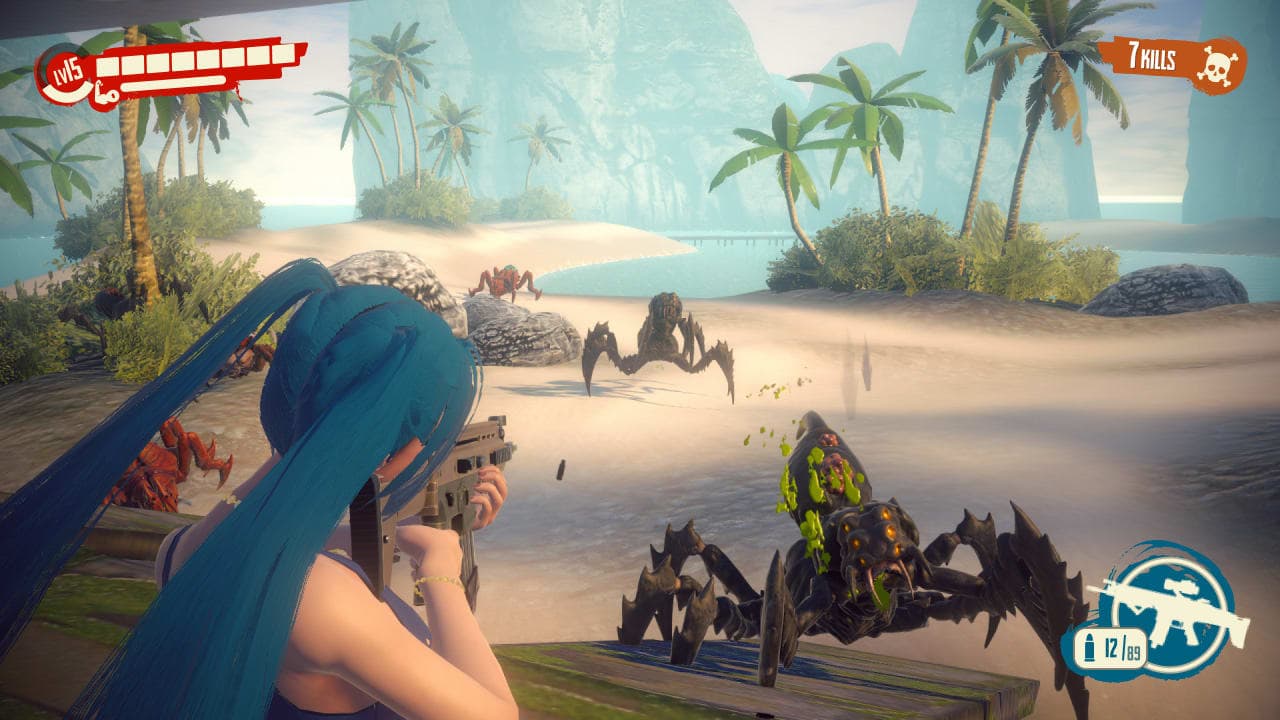Click the skull icon beside the kill counter
This screenshot has width=1280, height=720.
(x=1218, y=66)
